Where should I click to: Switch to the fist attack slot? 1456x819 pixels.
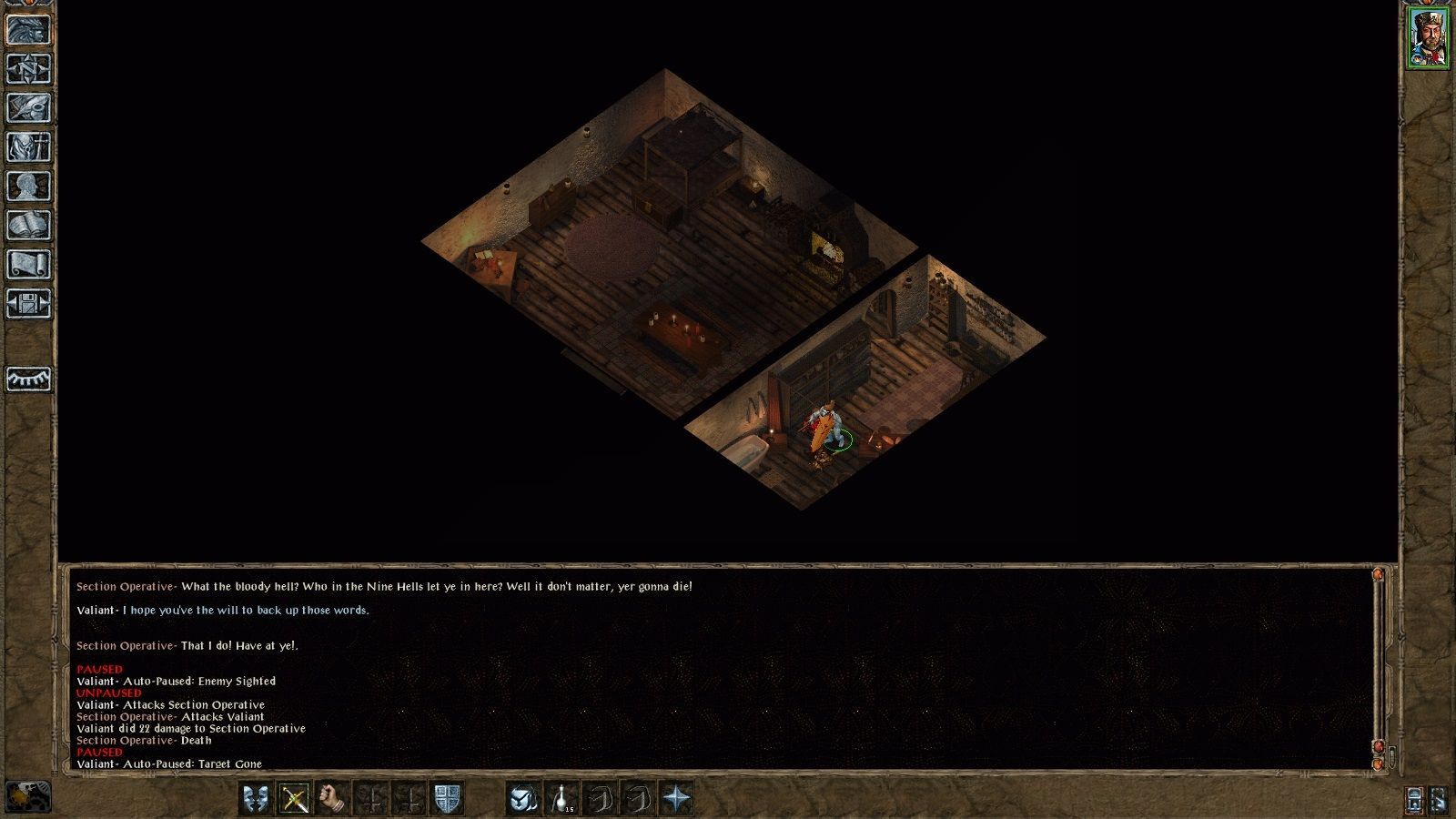click(x=333, y=797)
